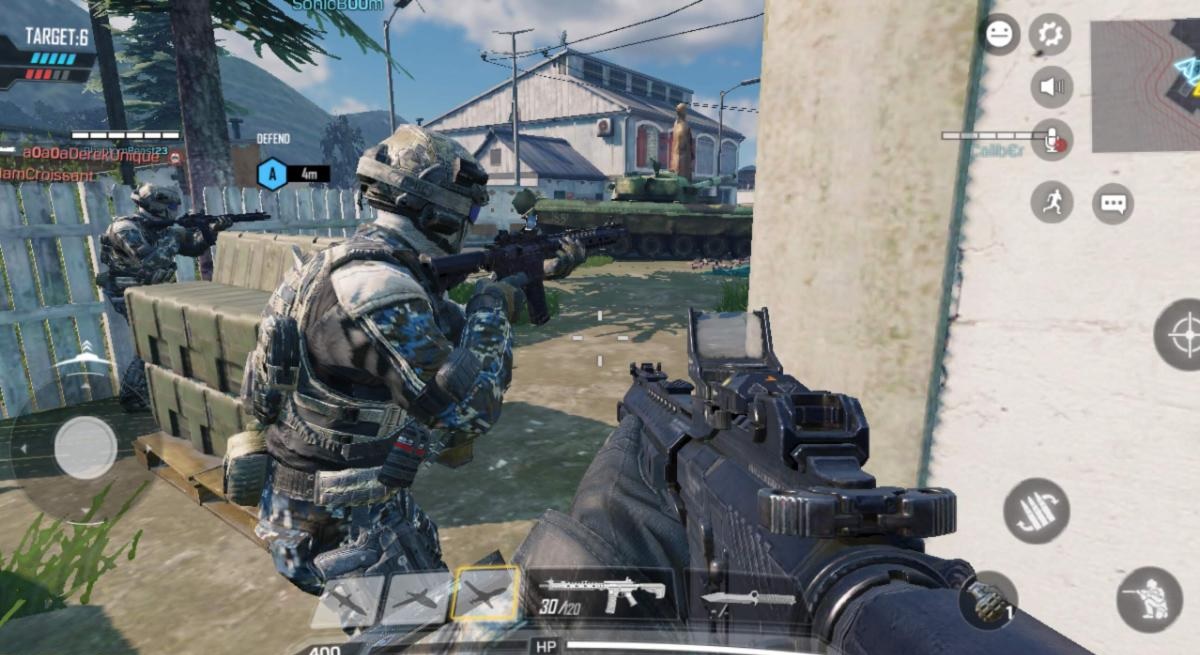This screenshot has height=655, width=1200.
Task: Toggle the speaker voice audio
Action: click(1051, 87)
